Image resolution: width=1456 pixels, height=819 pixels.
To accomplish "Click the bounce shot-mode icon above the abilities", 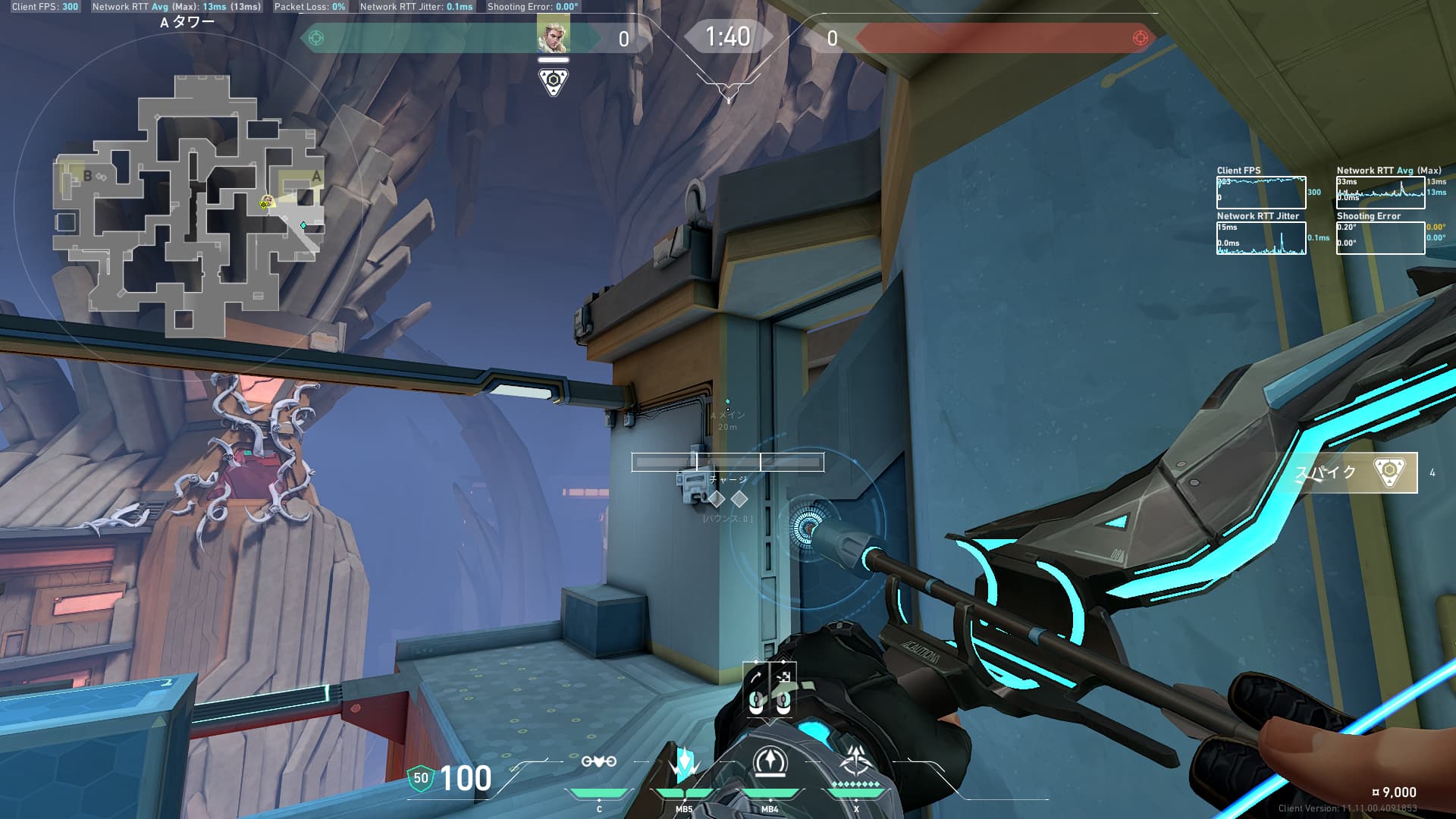I will pos(756,676).
